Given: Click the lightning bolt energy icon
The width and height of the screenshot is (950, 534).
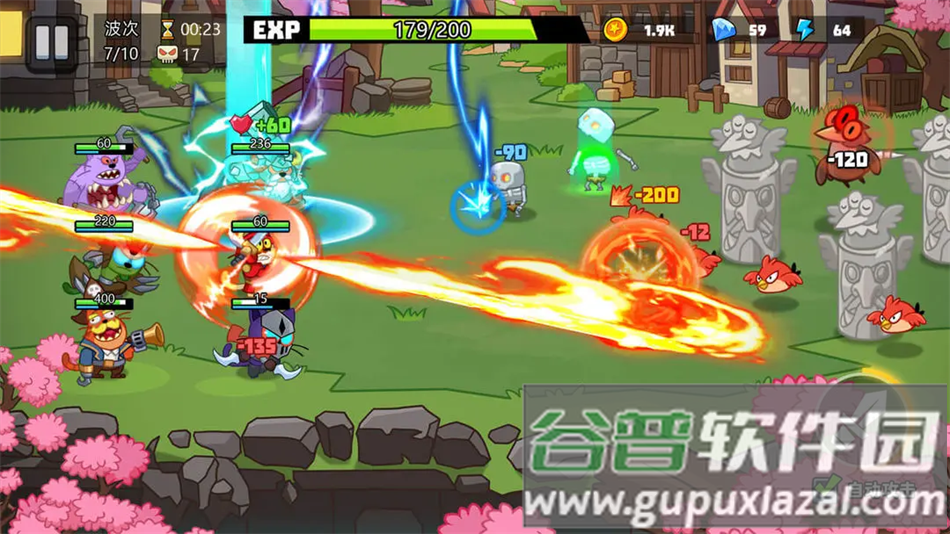Looking at the screenshot, I should click(x=806, y=30).
